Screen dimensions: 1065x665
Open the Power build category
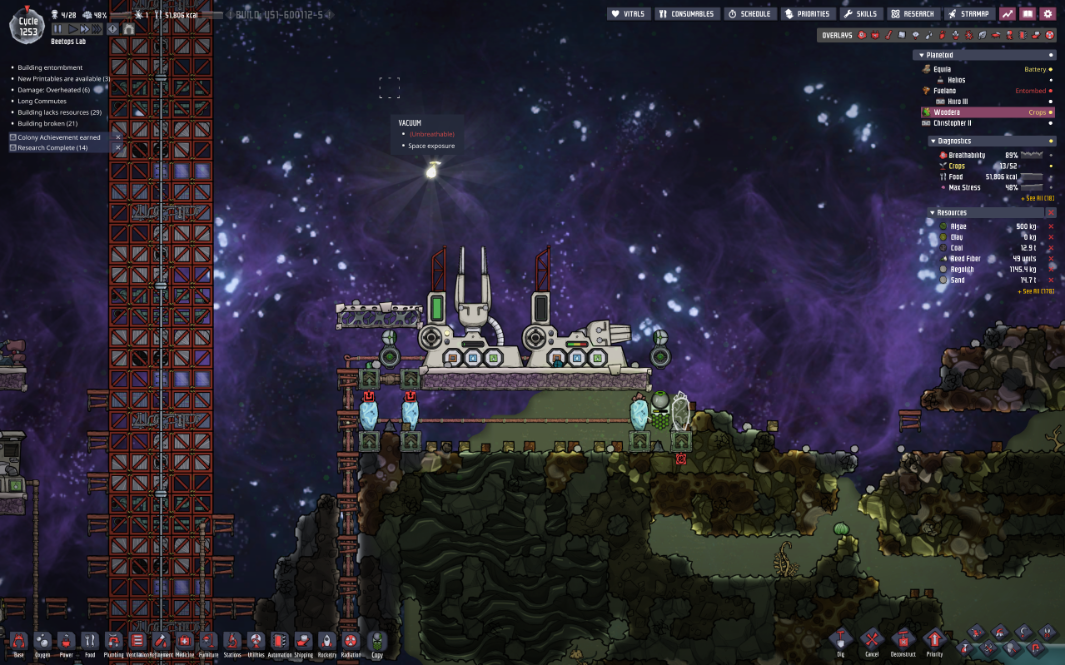pos(66,643)
